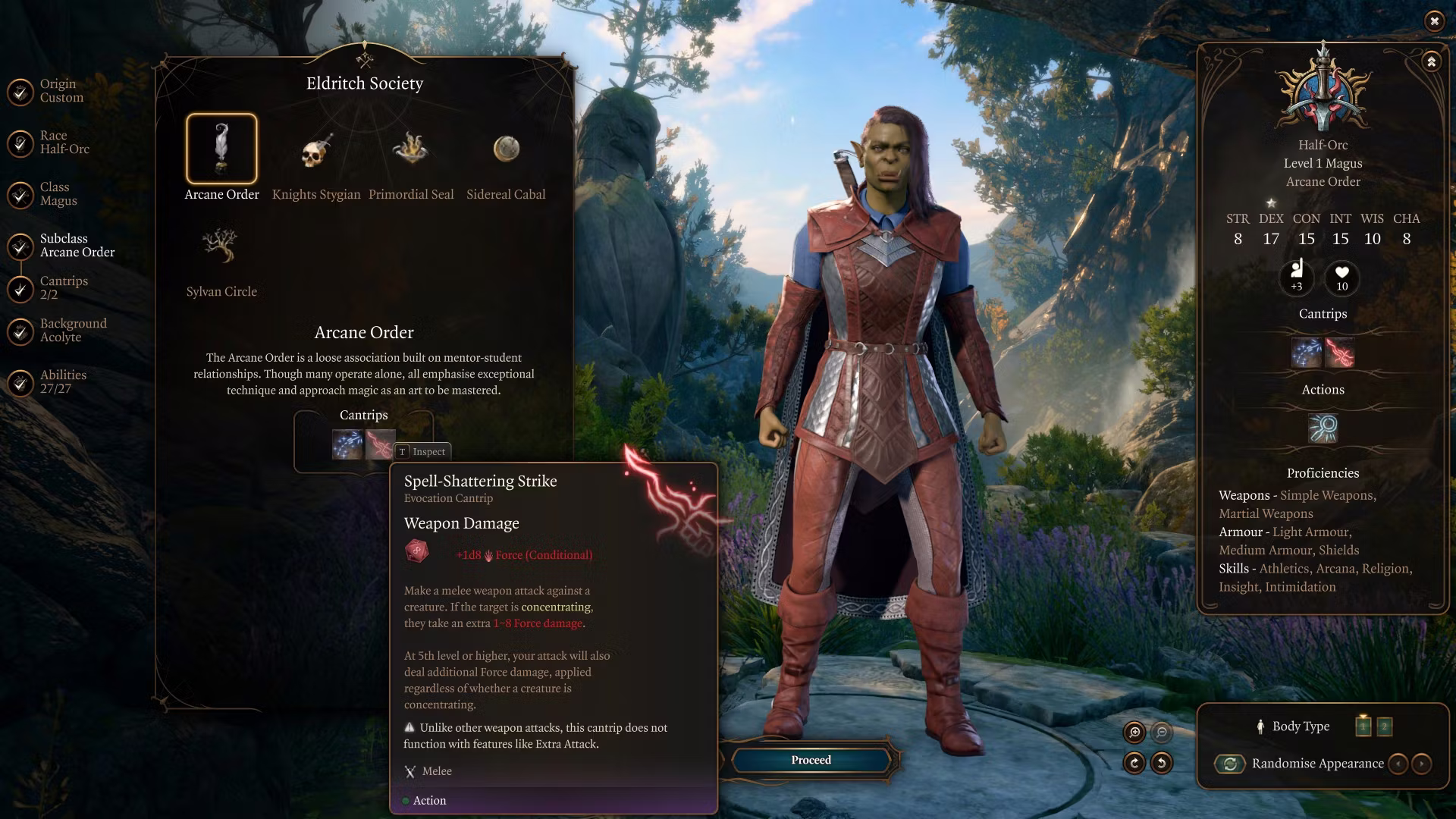Select the Sidereal Cabal subclass
1456x819 pixels.
point(506,149)
